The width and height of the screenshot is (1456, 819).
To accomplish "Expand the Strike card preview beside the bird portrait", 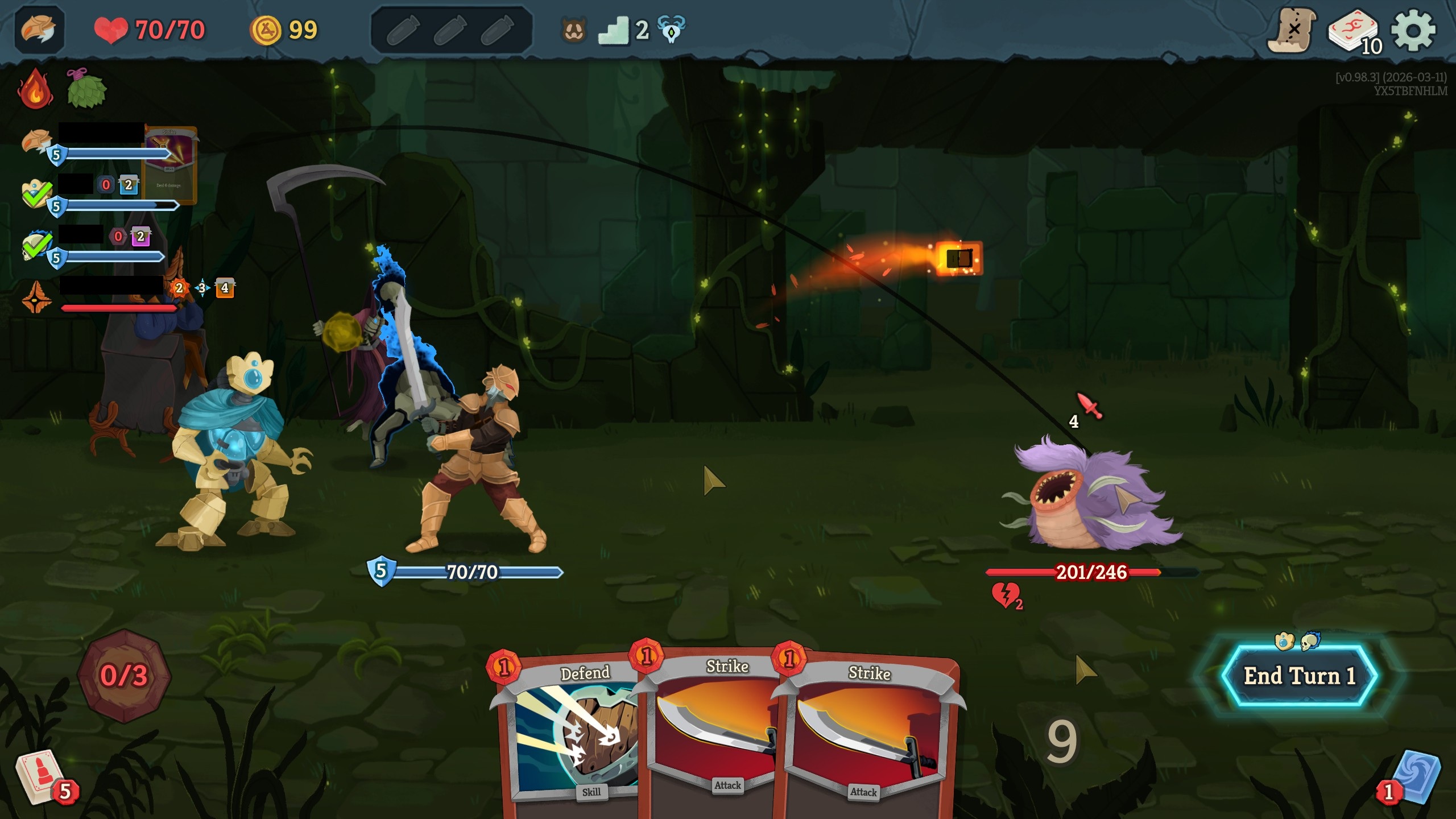I will 169,161.
